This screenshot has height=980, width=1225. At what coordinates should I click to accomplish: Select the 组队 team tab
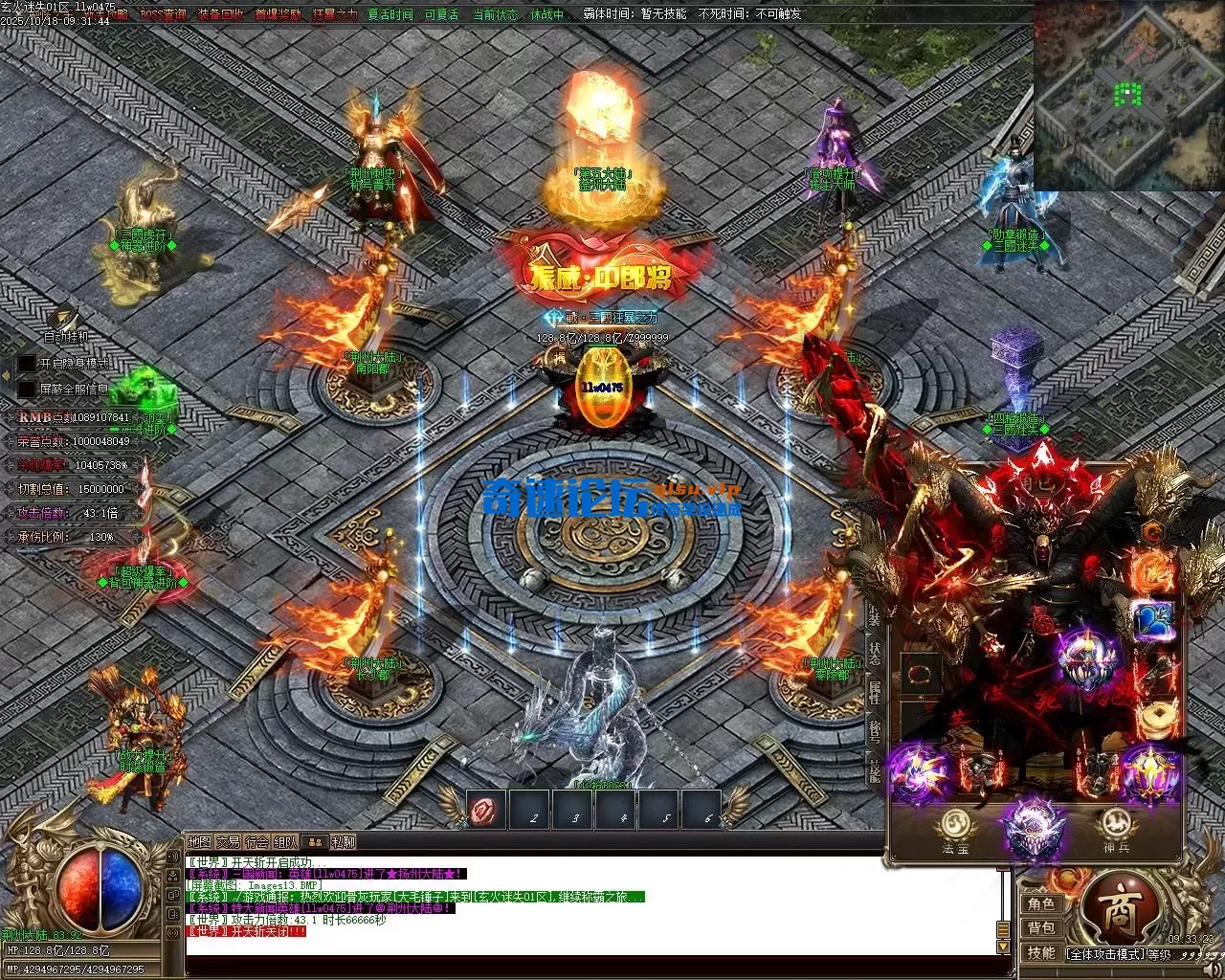tap(285, 842)
